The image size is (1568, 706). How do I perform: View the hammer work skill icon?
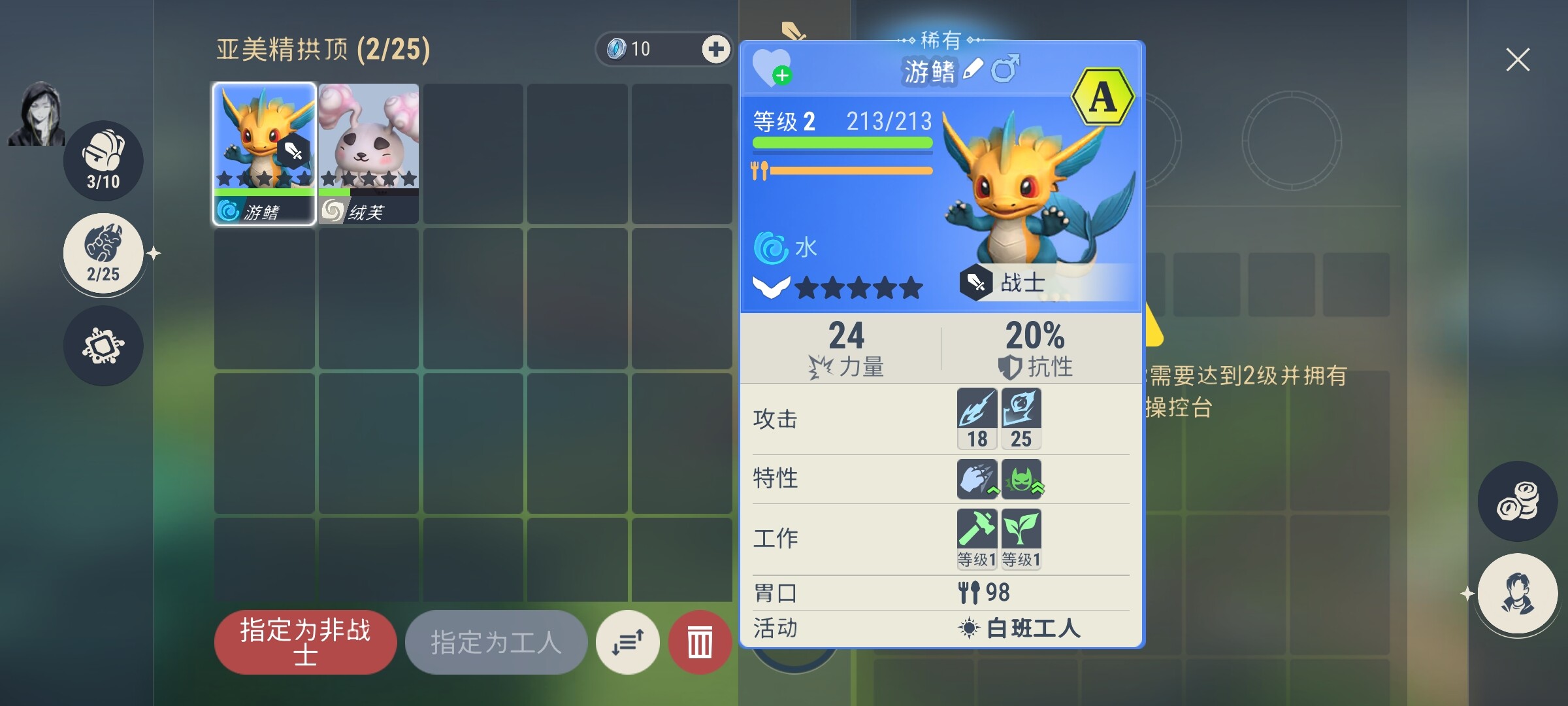point(977,539)
